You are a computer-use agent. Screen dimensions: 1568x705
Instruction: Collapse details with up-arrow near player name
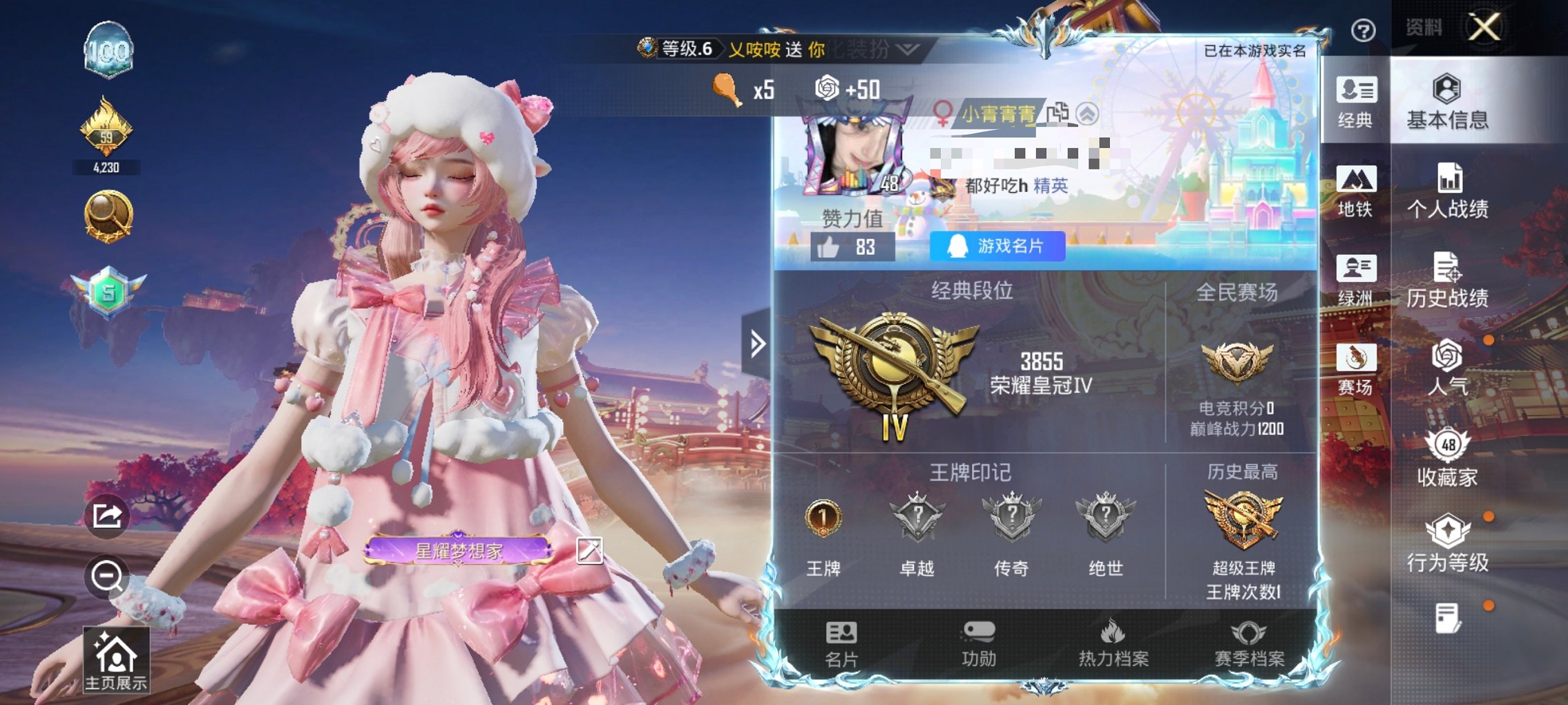(x=1087, y=115)
